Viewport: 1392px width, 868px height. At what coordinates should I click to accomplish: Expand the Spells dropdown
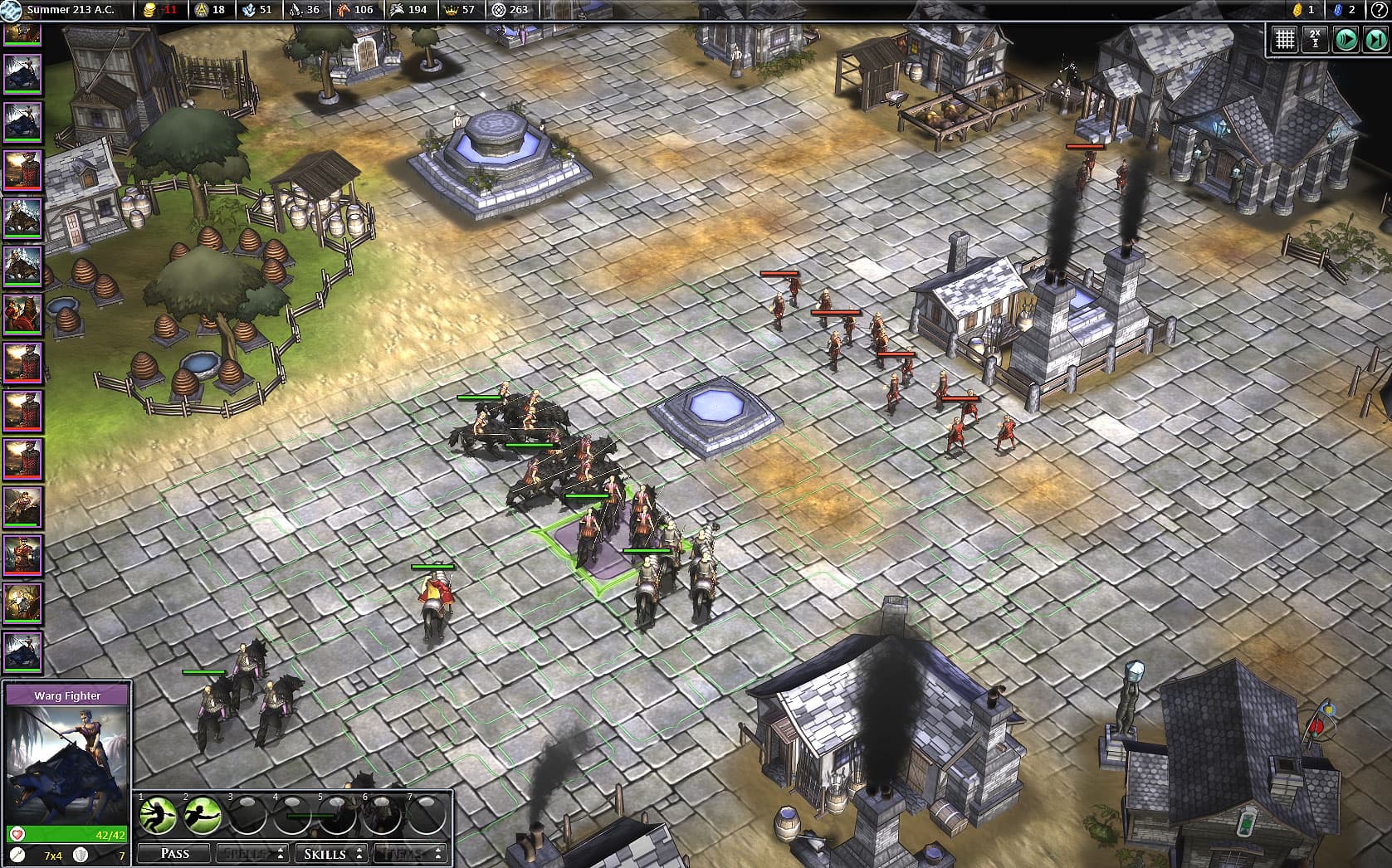pos(252,853)
